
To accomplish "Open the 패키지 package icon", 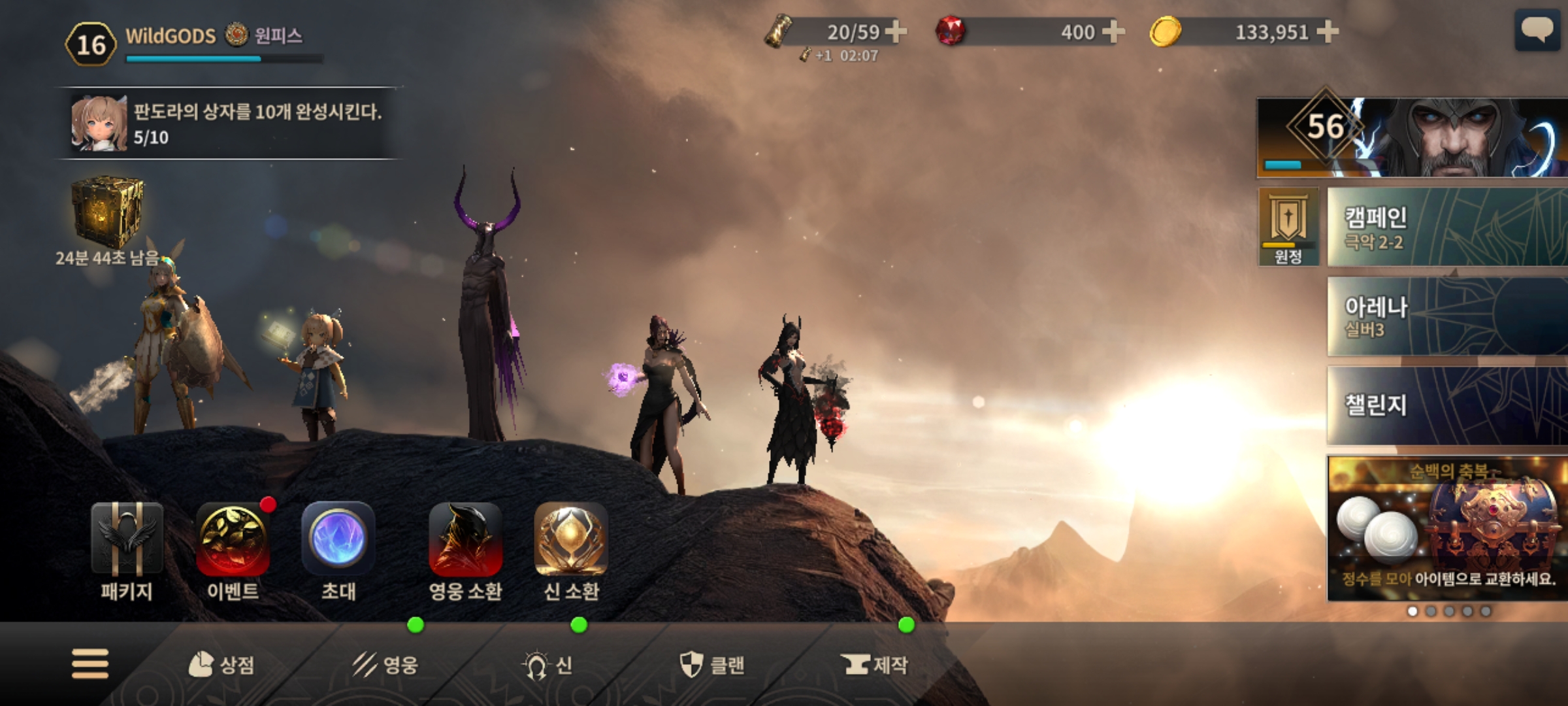I will [x=127, y=550].
